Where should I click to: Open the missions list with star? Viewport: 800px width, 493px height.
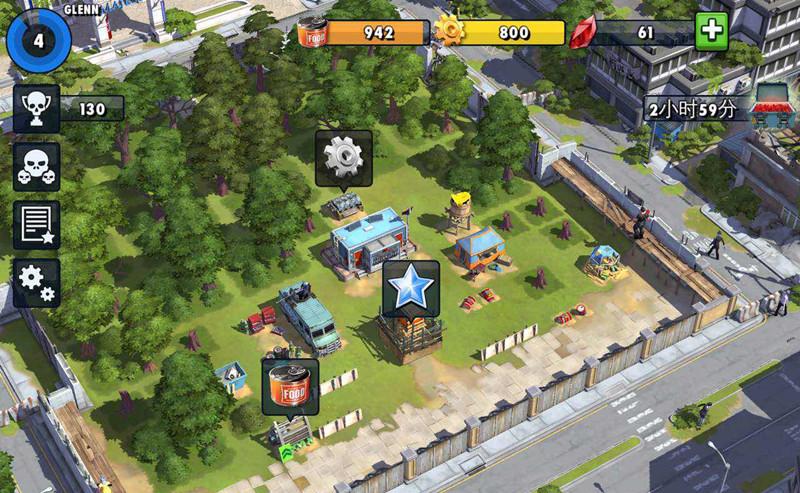36,225
